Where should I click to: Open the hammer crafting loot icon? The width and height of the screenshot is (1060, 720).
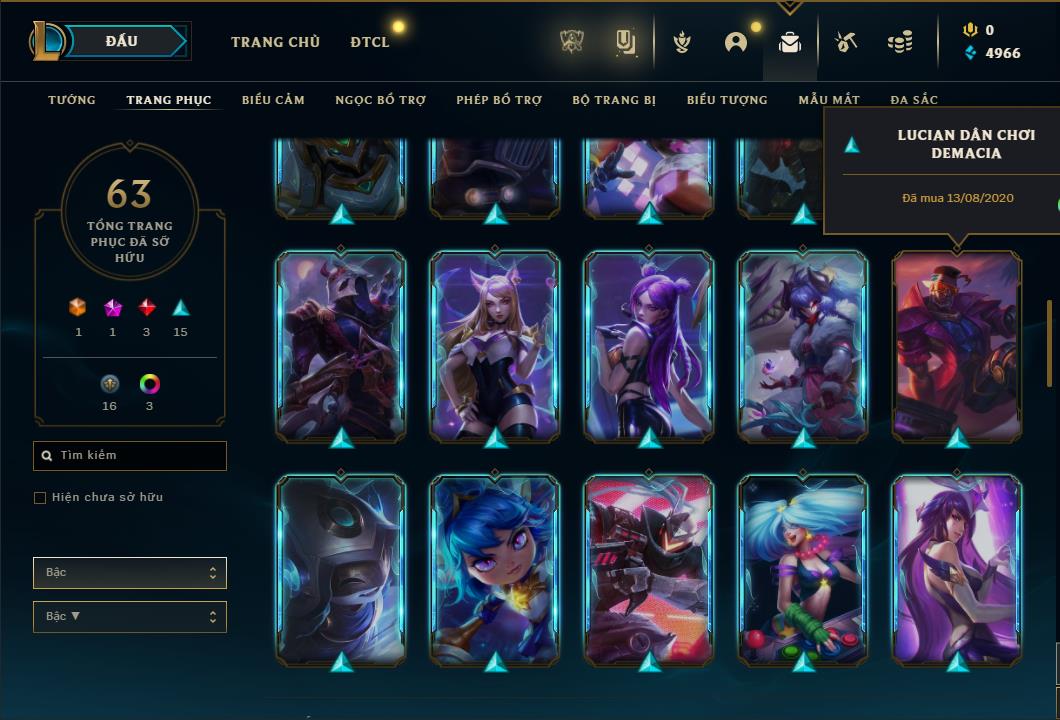[845, 42]
